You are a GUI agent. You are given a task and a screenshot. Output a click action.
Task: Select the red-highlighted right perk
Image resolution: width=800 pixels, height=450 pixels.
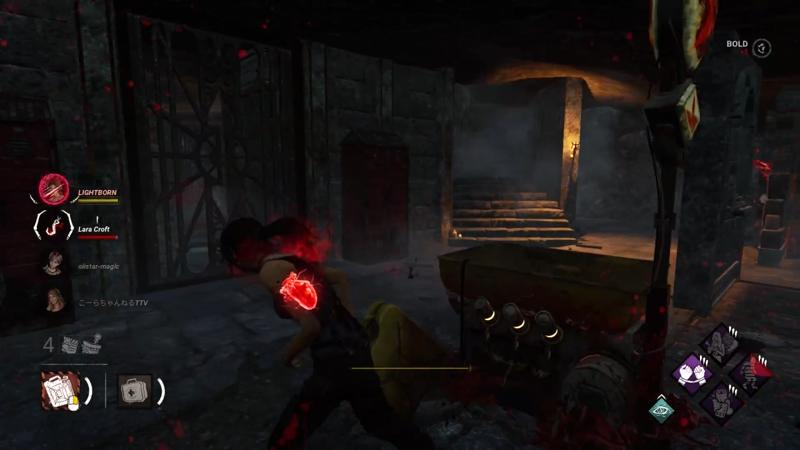pos(748,373)
